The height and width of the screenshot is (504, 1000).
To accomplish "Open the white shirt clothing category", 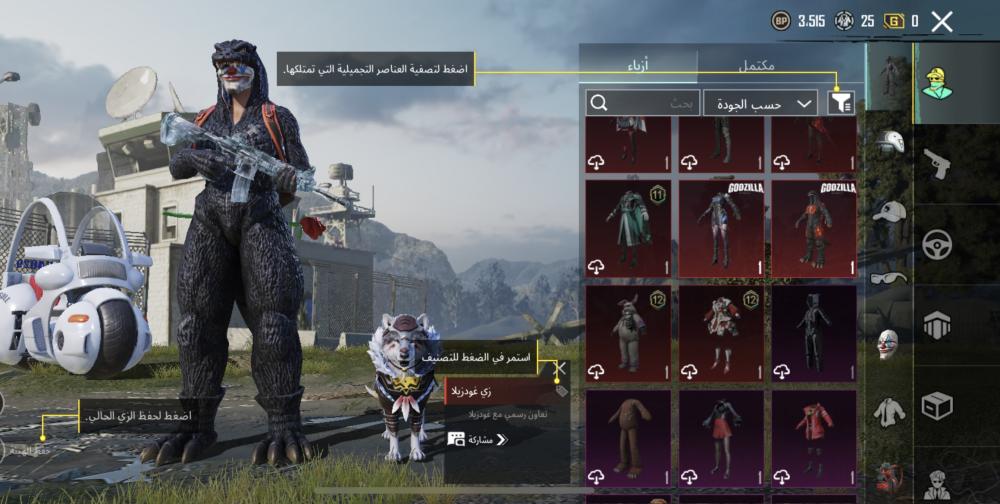I will pos(889,411).
